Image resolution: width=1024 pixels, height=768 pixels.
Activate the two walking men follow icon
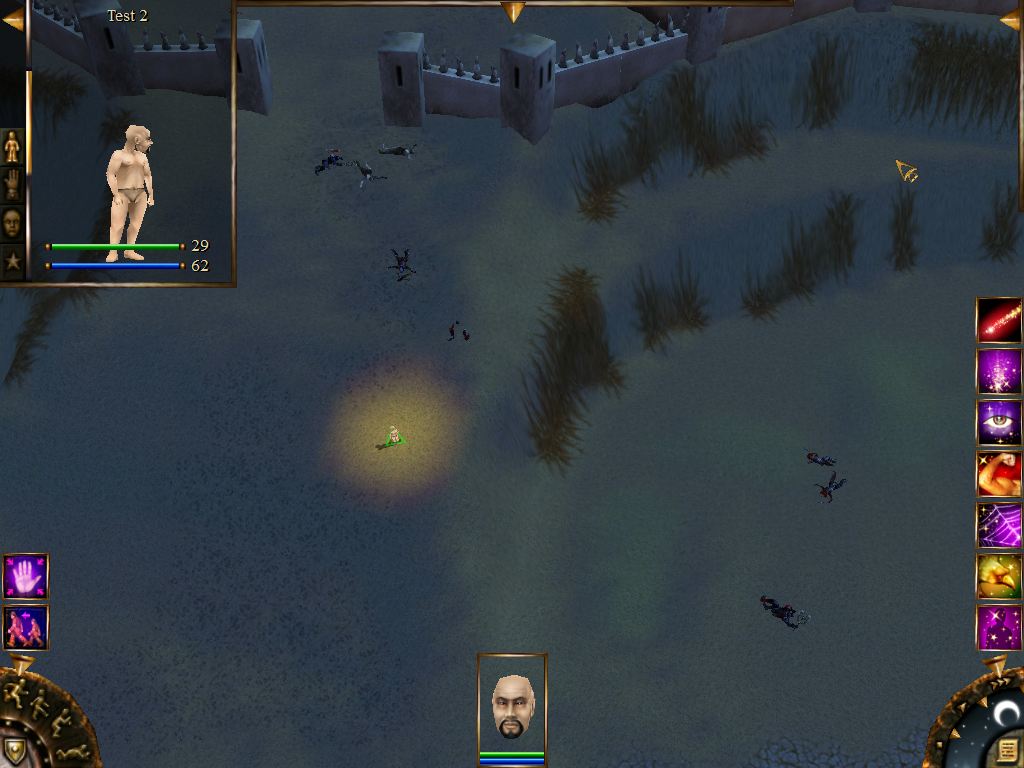(25, 628)
